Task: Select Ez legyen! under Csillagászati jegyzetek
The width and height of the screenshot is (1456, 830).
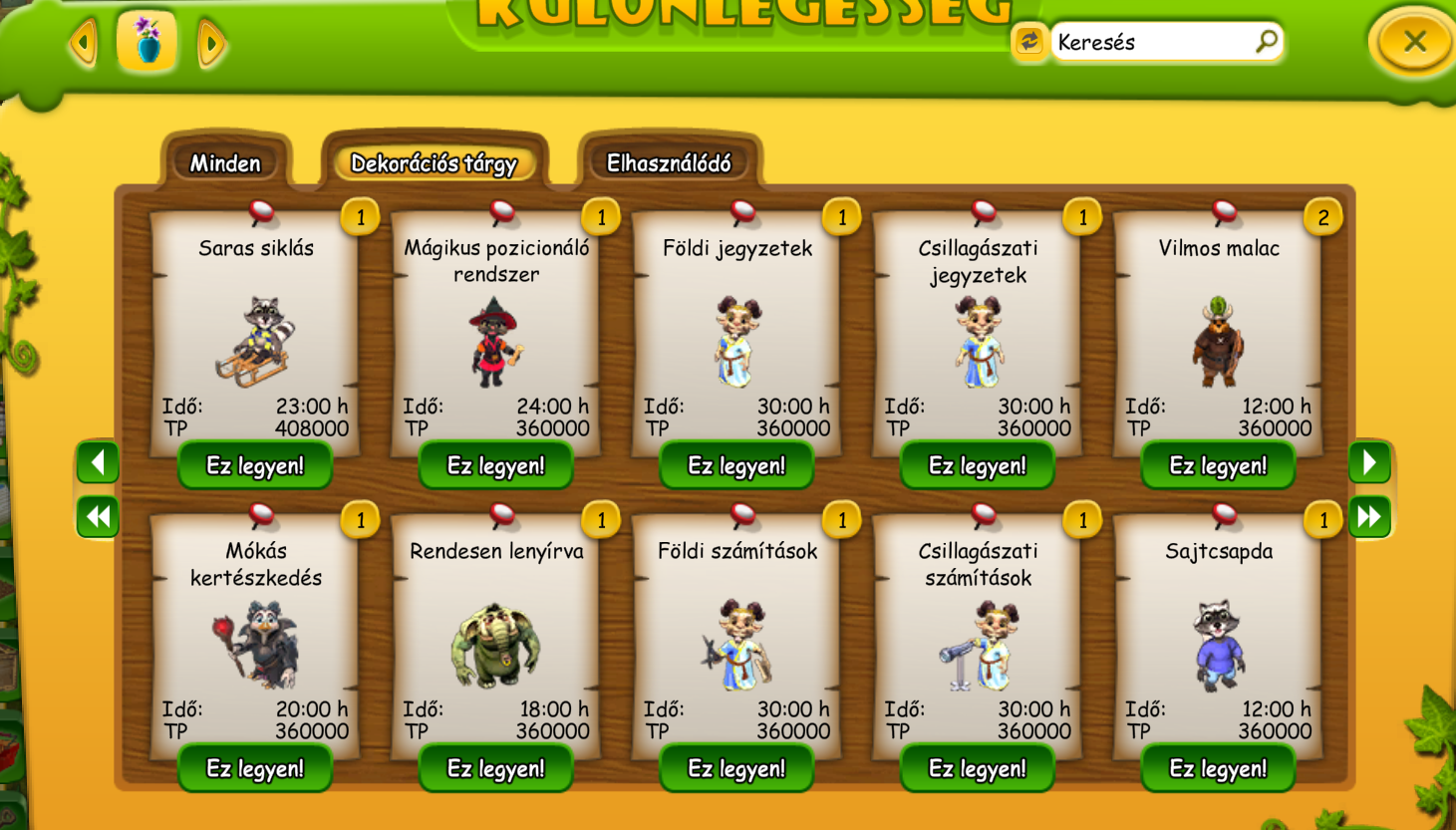Action: pyautogui.click(x=978, y=465)
